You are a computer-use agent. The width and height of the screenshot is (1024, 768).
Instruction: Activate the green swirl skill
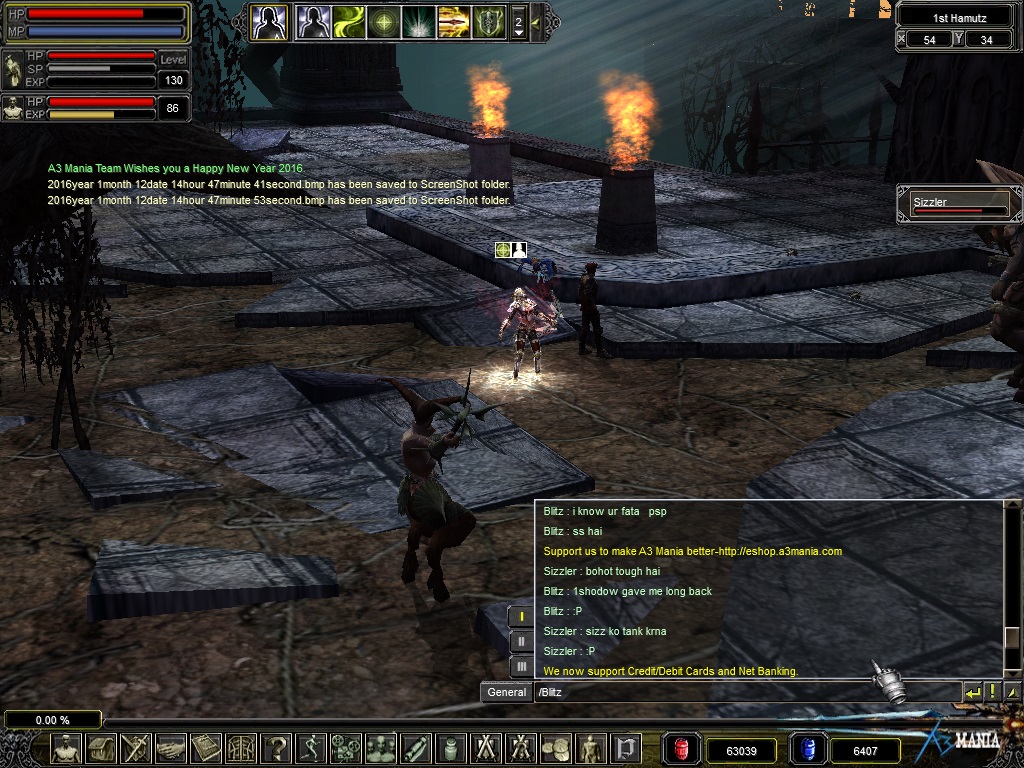(x=348, y=21)
